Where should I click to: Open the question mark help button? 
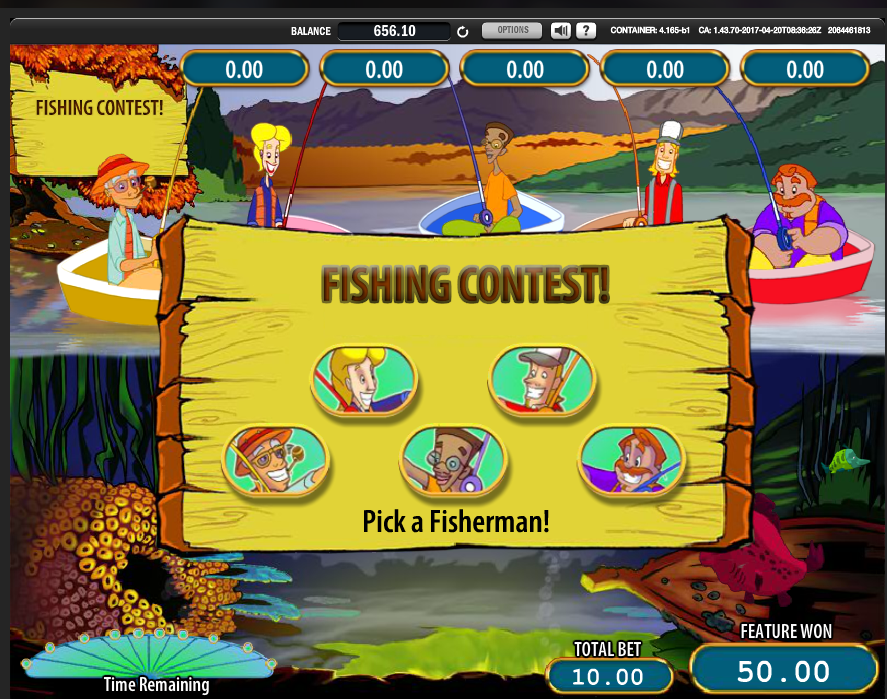pos(586,31)
